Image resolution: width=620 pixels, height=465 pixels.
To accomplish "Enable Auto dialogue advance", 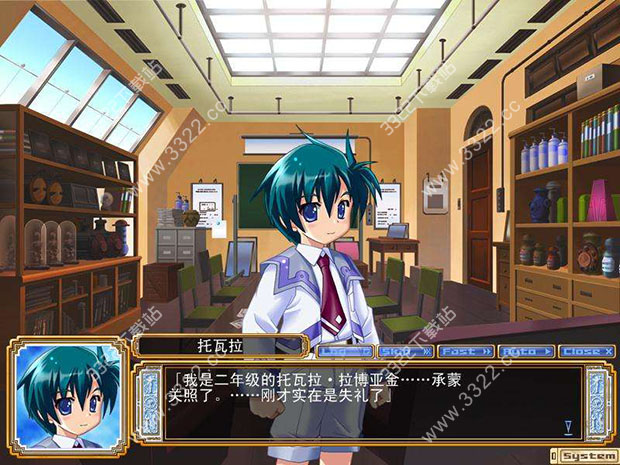I will pyautogui.click(x=527, y=351).
